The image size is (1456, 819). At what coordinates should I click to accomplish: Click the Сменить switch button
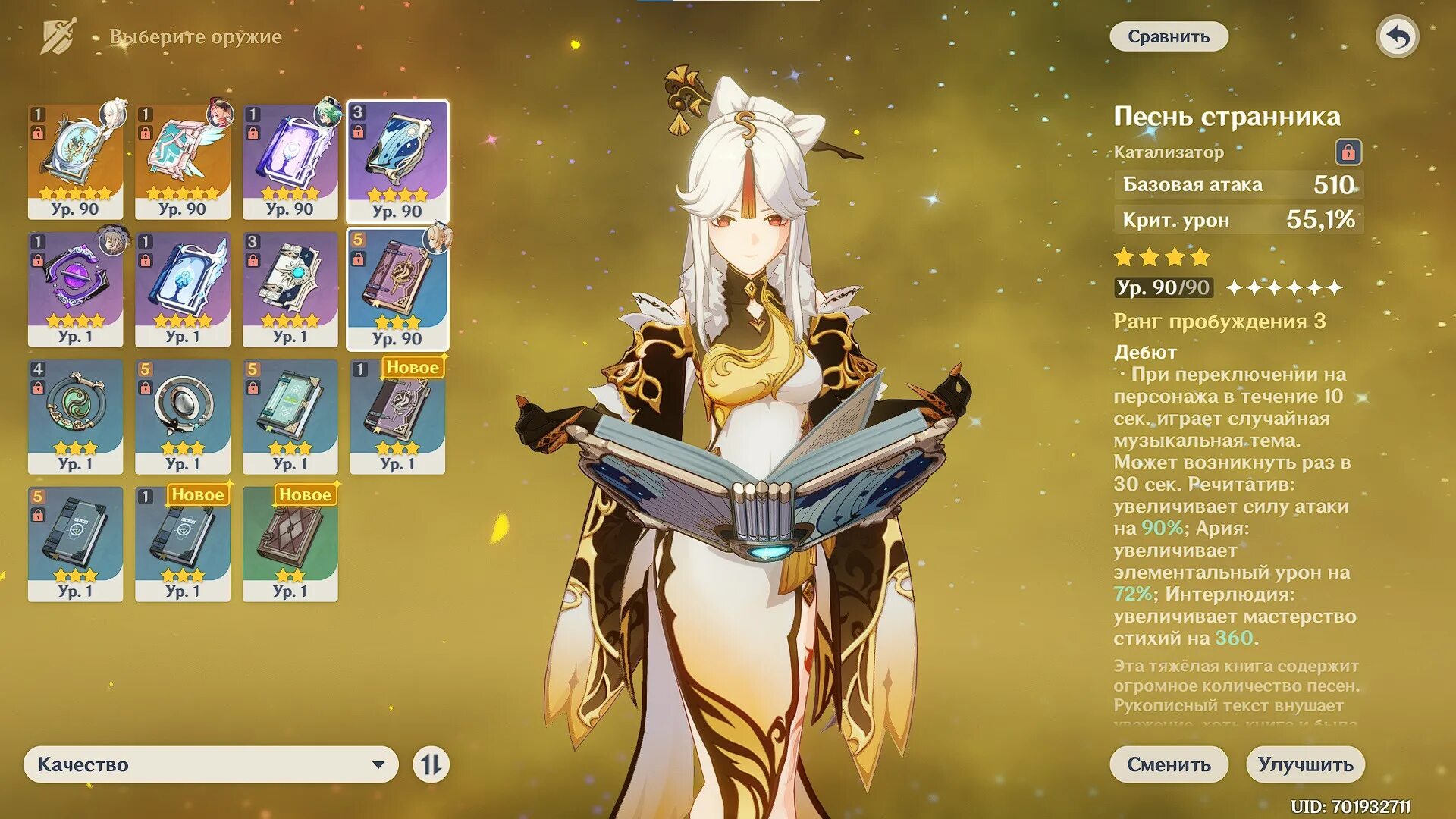click(x=1169, y=764)
